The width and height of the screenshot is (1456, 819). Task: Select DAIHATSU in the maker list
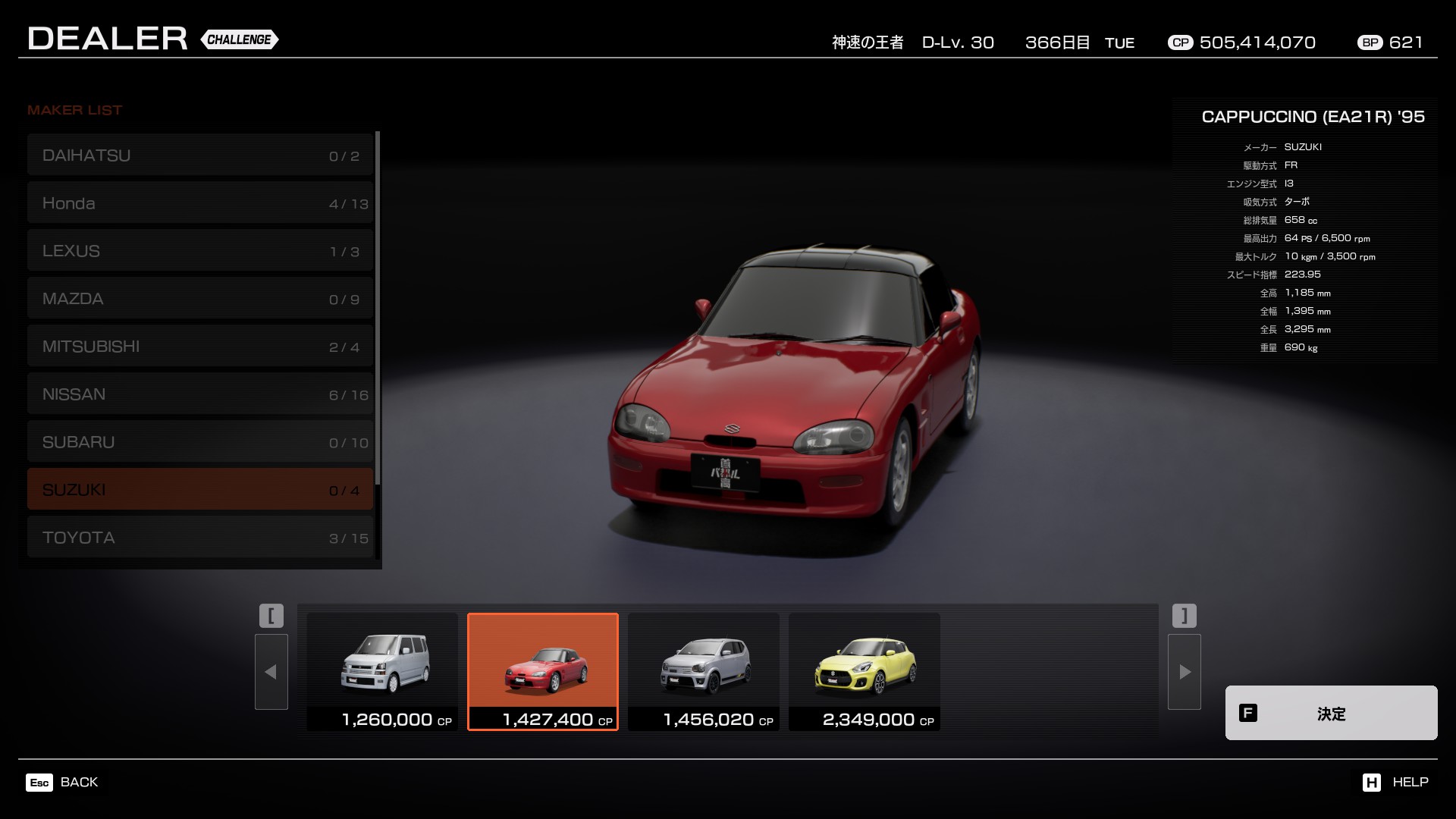point(200,155)
